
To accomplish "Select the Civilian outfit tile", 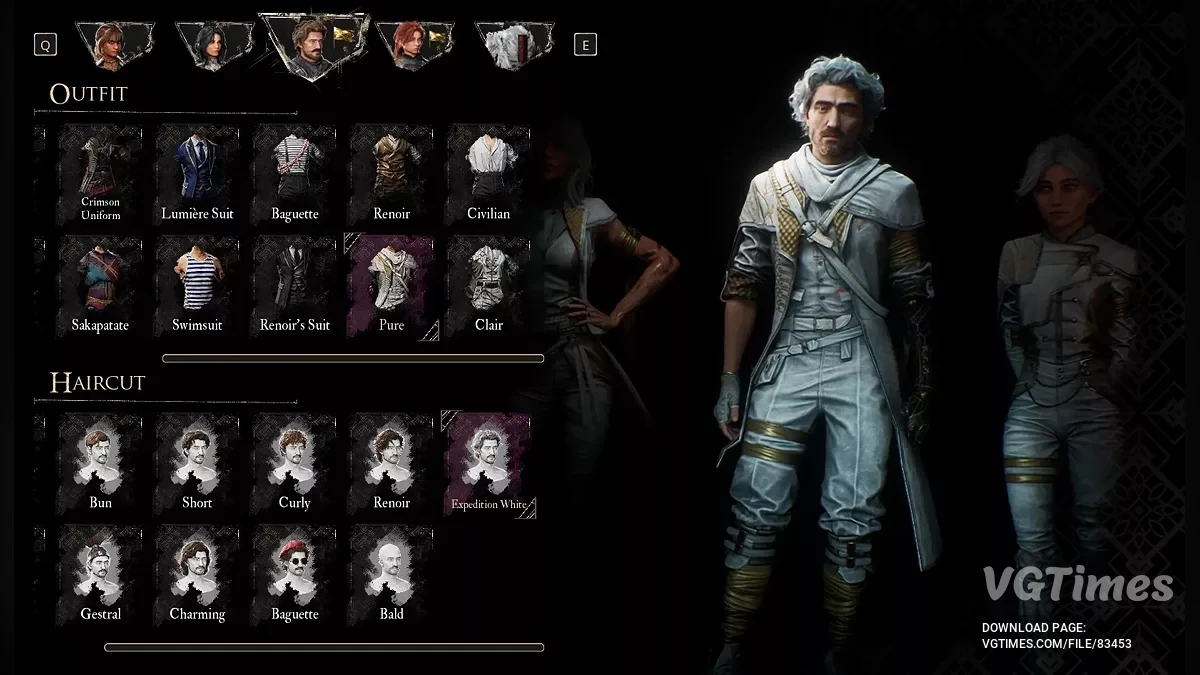I will 488,174.
